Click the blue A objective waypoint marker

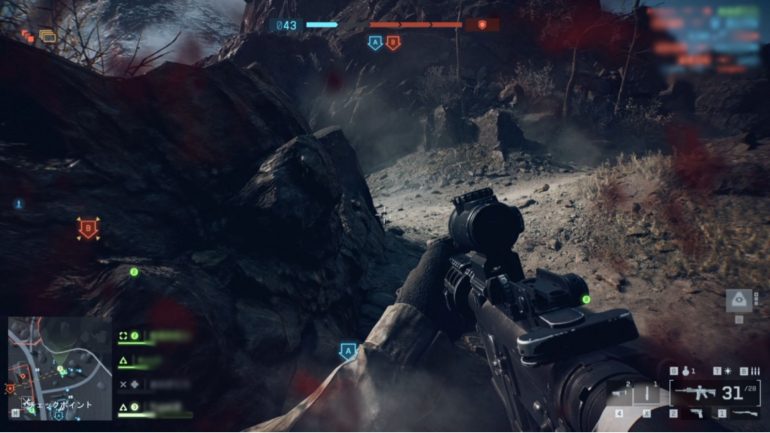point(348,351)
